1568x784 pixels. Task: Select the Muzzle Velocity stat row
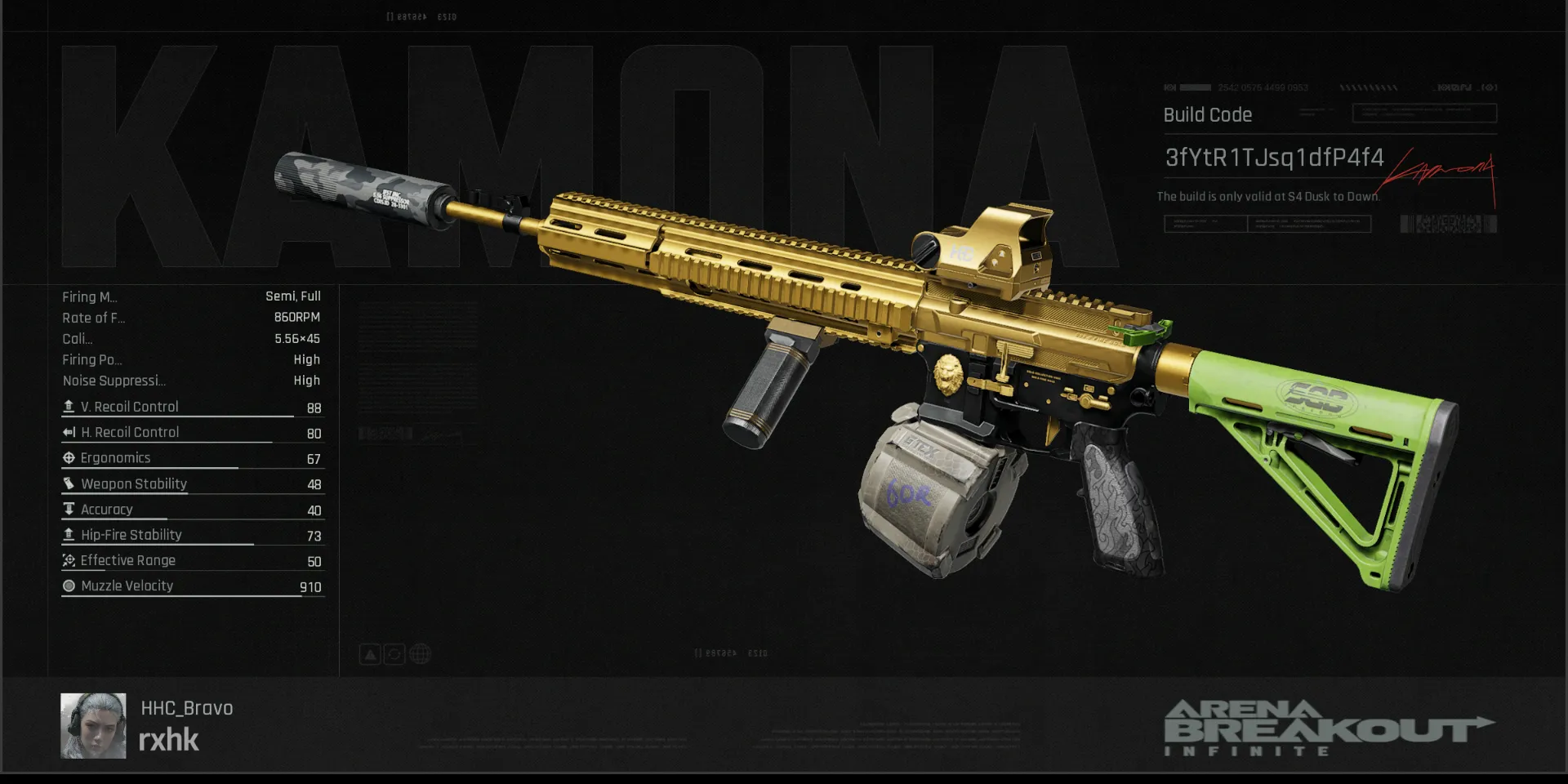tap(193, 586)
